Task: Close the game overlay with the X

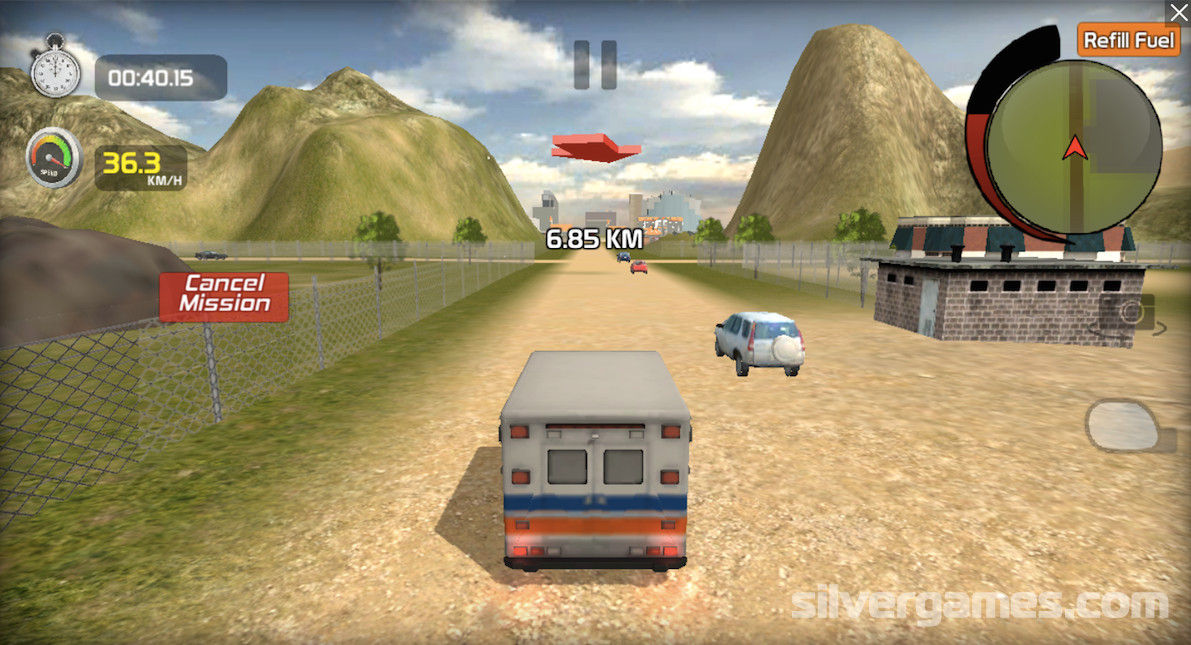Action: pyautogui.click(x=1178, y=12)
